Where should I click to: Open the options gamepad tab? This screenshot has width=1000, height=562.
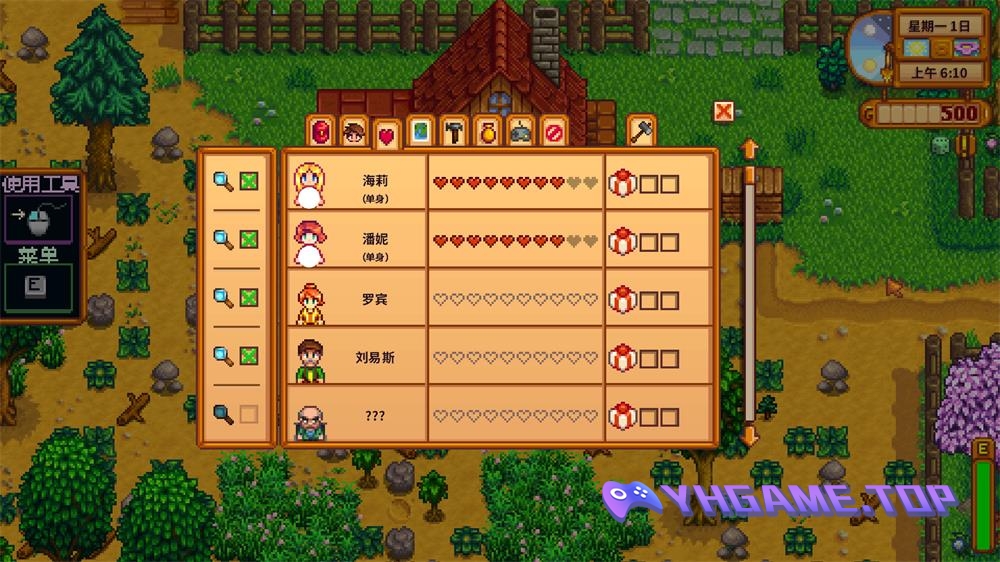pyautogui.click(x=520, y=132)
